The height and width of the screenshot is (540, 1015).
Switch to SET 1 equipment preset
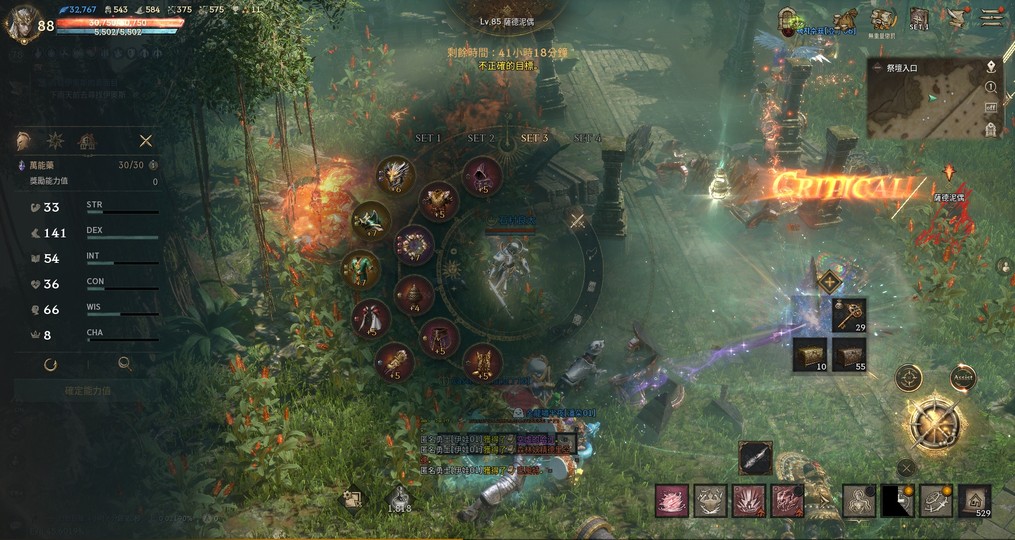point(428,138)
